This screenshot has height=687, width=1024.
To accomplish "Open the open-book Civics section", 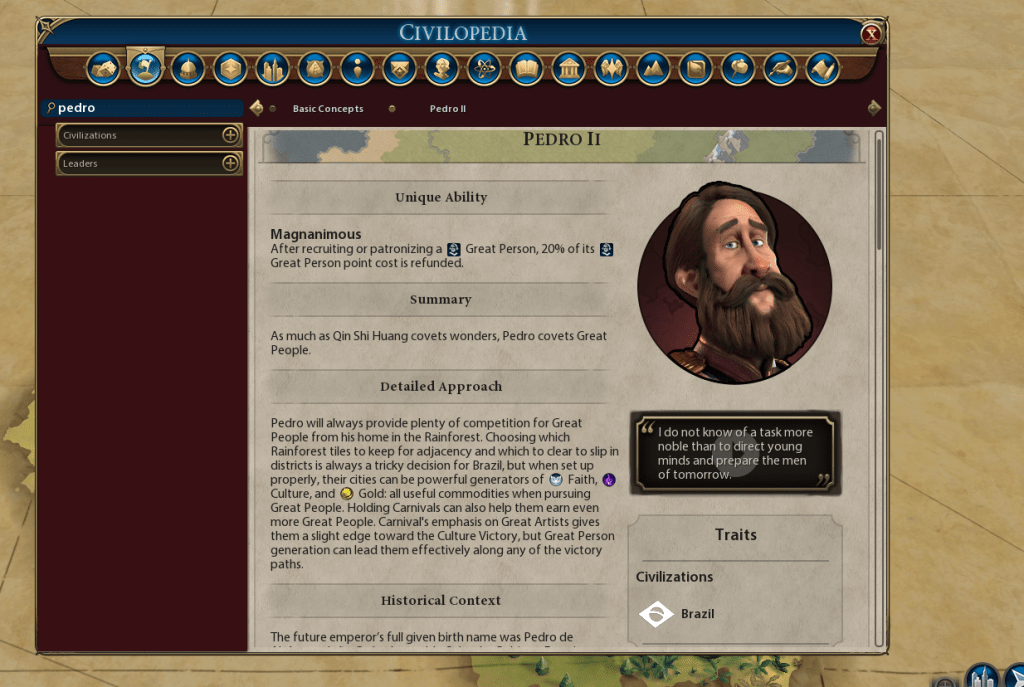I will pyautogui.click(x=526, y=69).
